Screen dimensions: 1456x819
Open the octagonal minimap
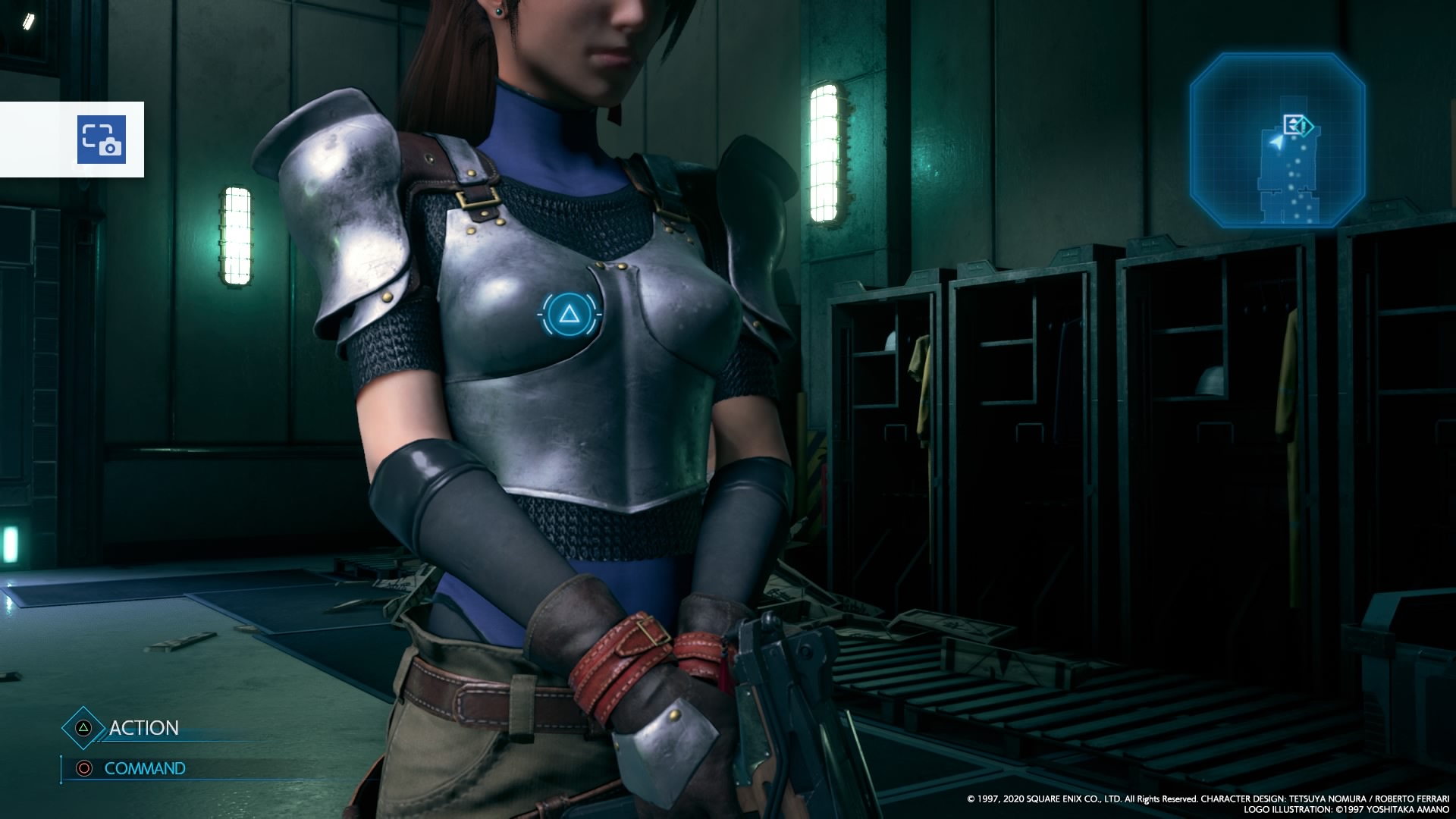click(x=1277, y=141)
